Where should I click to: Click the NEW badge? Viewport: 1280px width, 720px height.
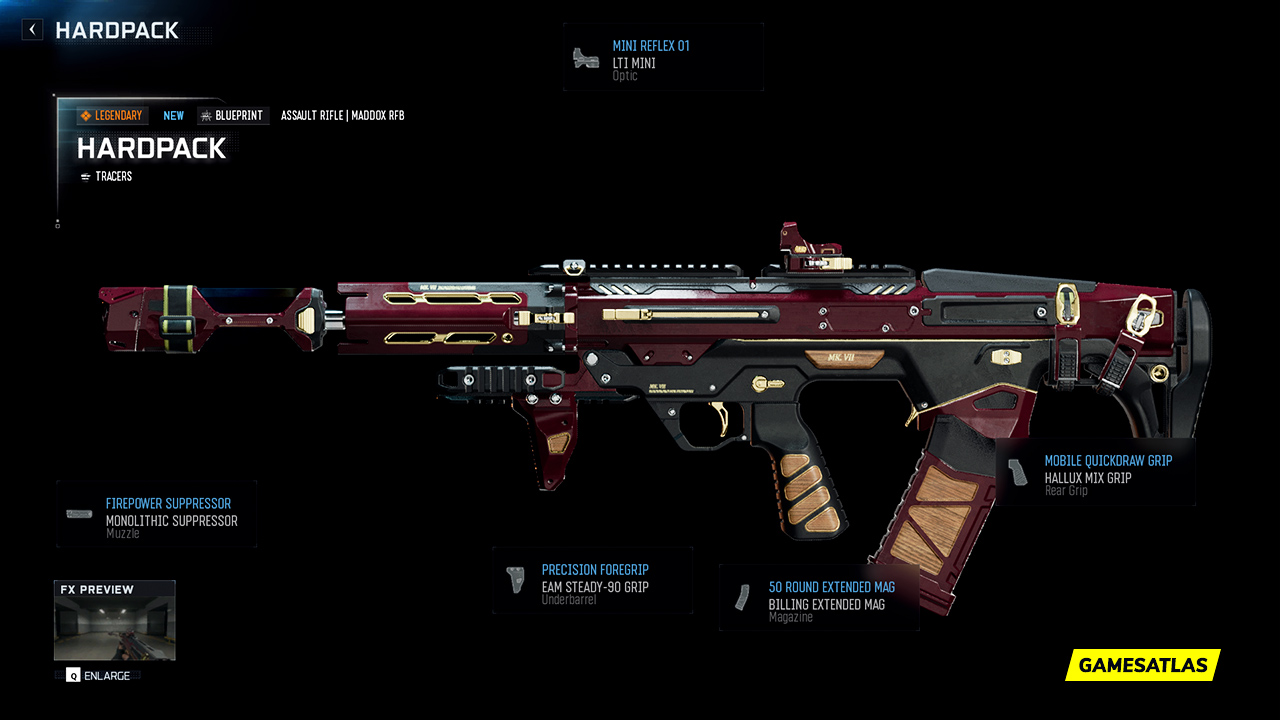[x=173, y=115]
